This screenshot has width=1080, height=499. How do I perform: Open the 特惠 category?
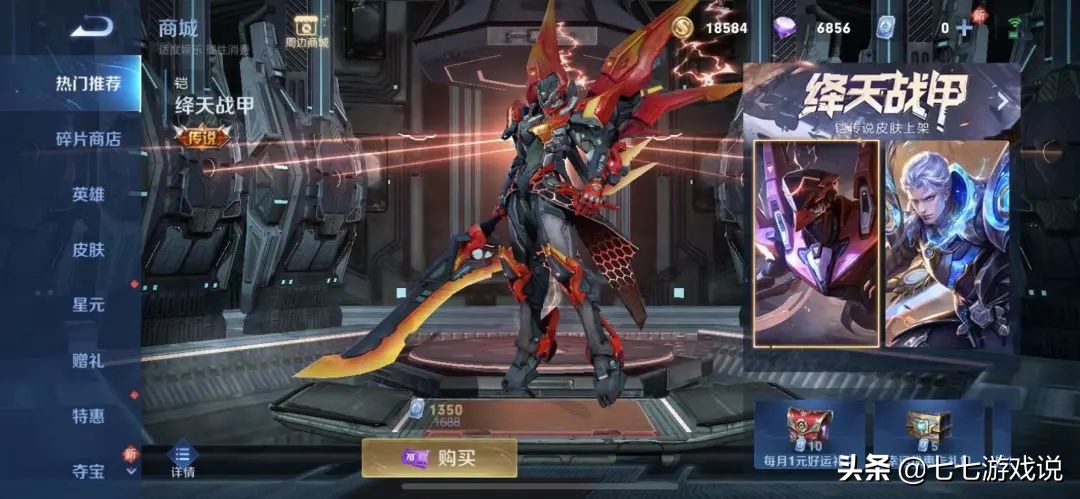88,415
